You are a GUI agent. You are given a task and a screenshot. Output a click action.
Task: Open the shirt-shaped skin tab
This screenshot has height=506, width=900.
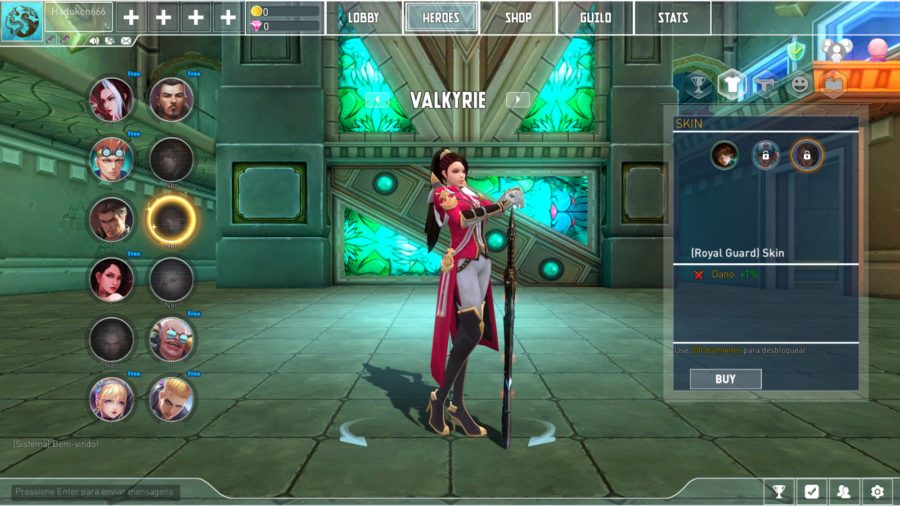coord(732,84)
